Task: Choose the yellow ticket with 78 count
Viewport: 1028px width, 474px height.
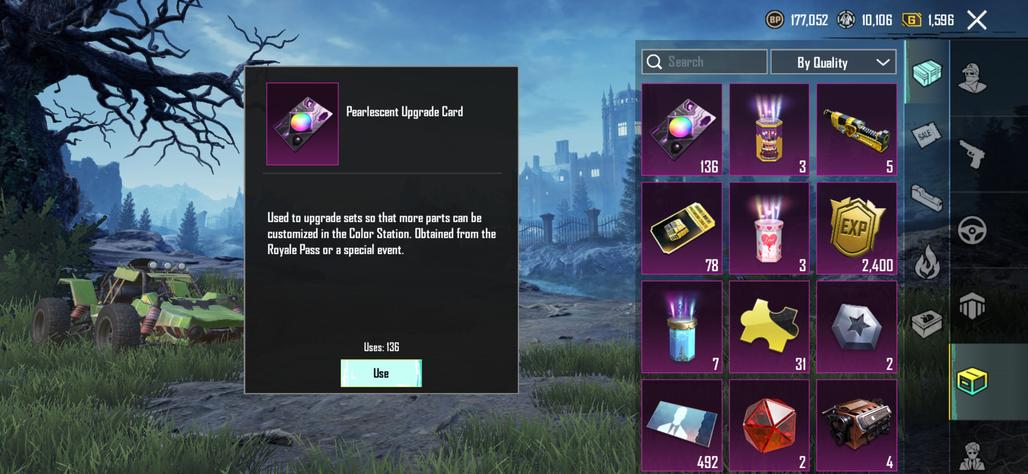Action: coord(682,227)
